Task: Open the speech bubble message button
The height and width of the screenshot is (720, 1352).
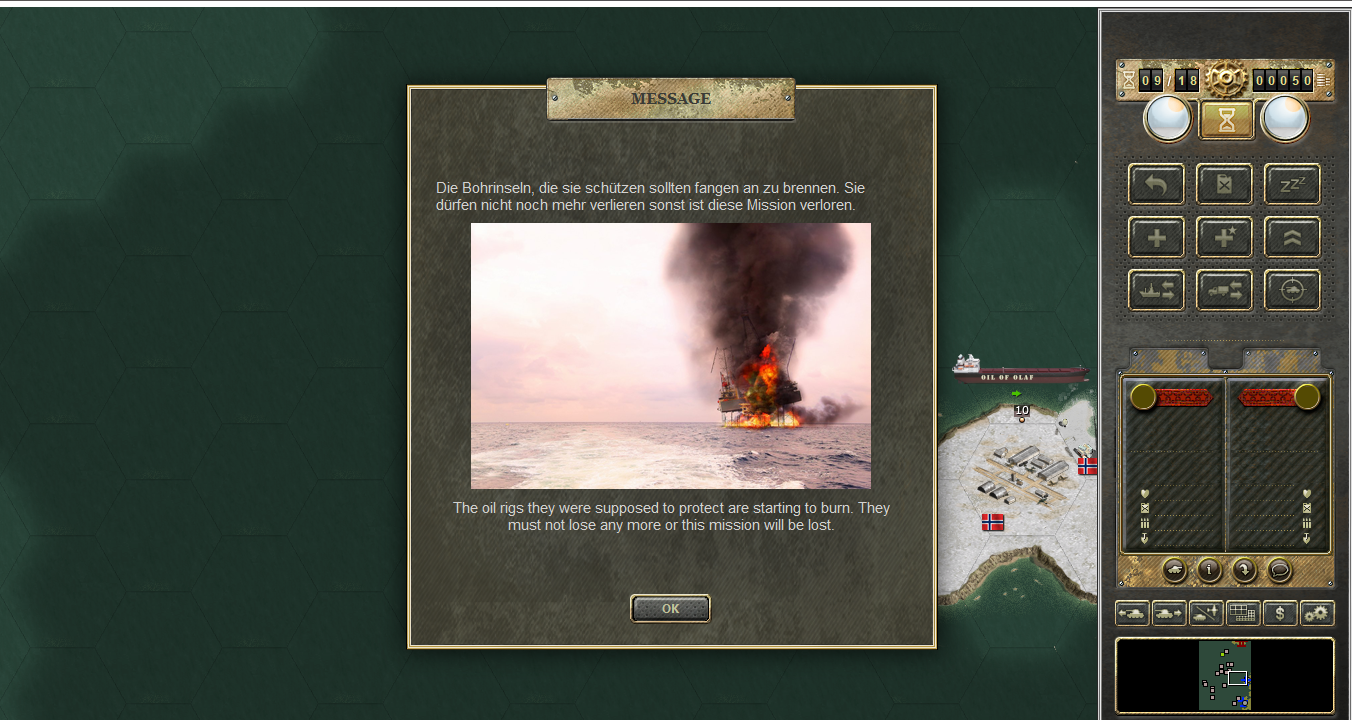Action: (1279, 570)
